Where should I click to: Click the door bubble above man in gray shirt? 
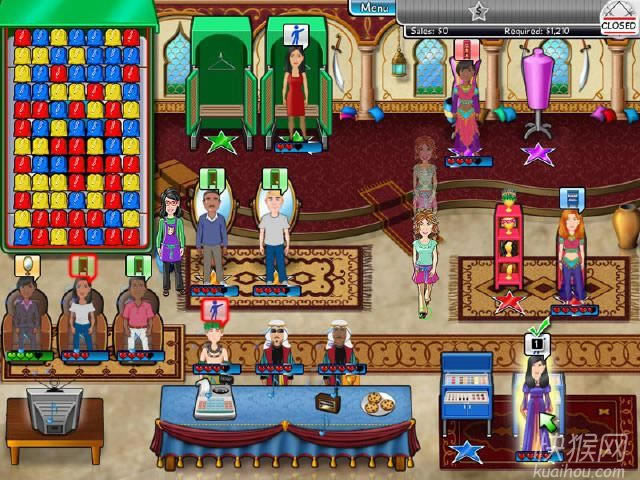(272, 179)
